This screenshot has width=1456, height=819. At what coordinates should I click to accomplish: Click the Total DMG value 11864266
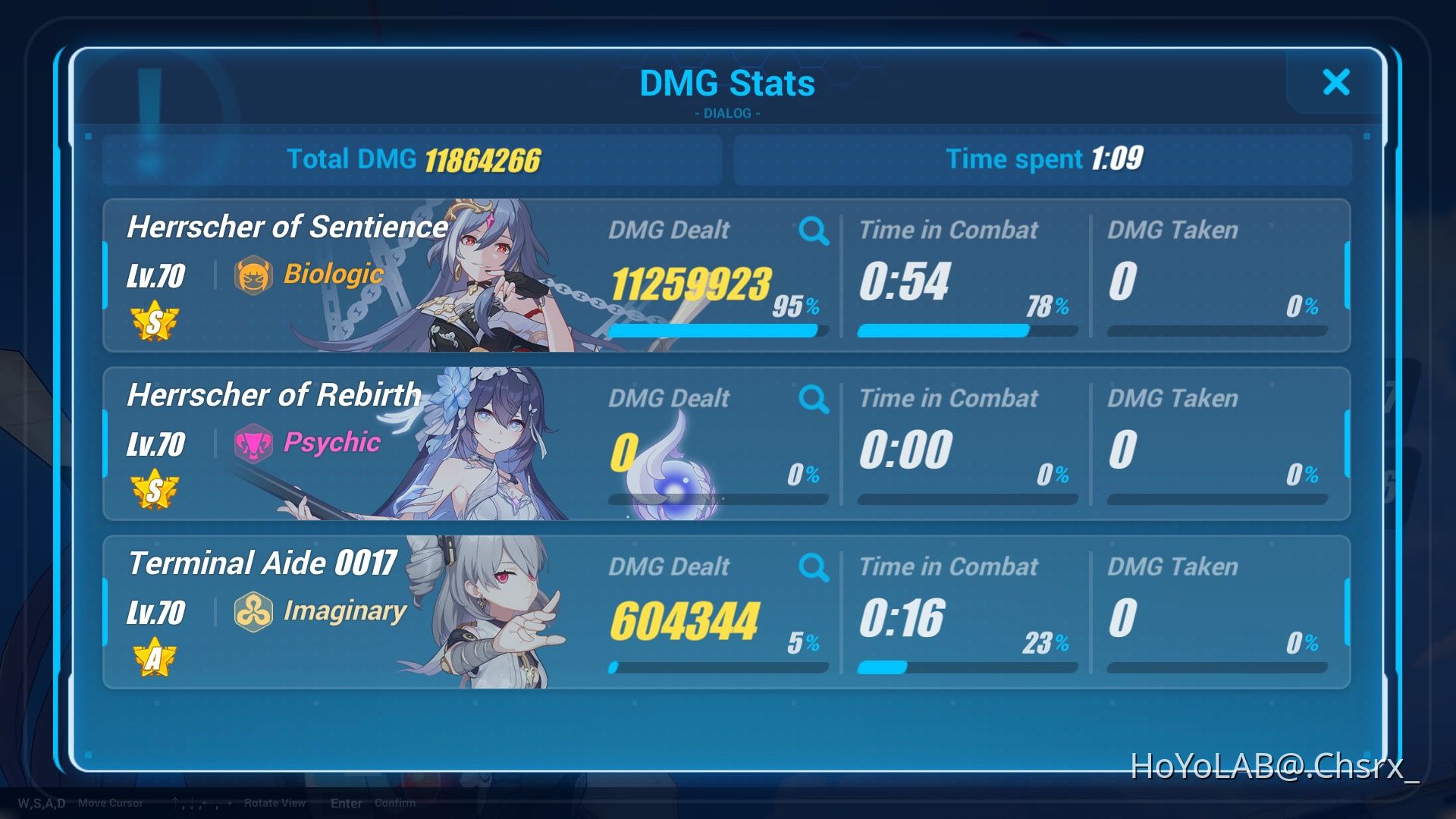point(481,159)
